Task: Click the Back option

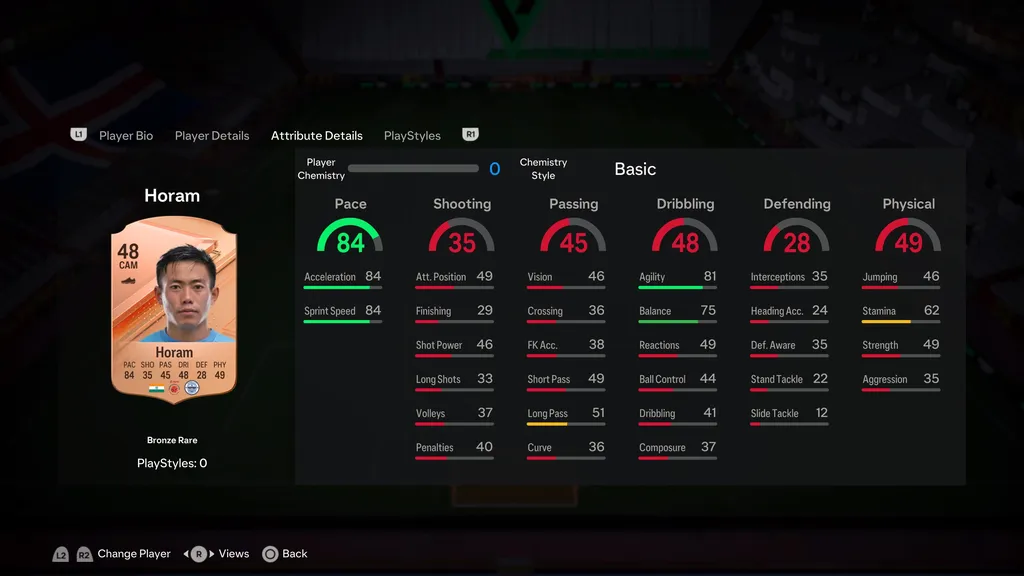Action: (x=294, y=554)
